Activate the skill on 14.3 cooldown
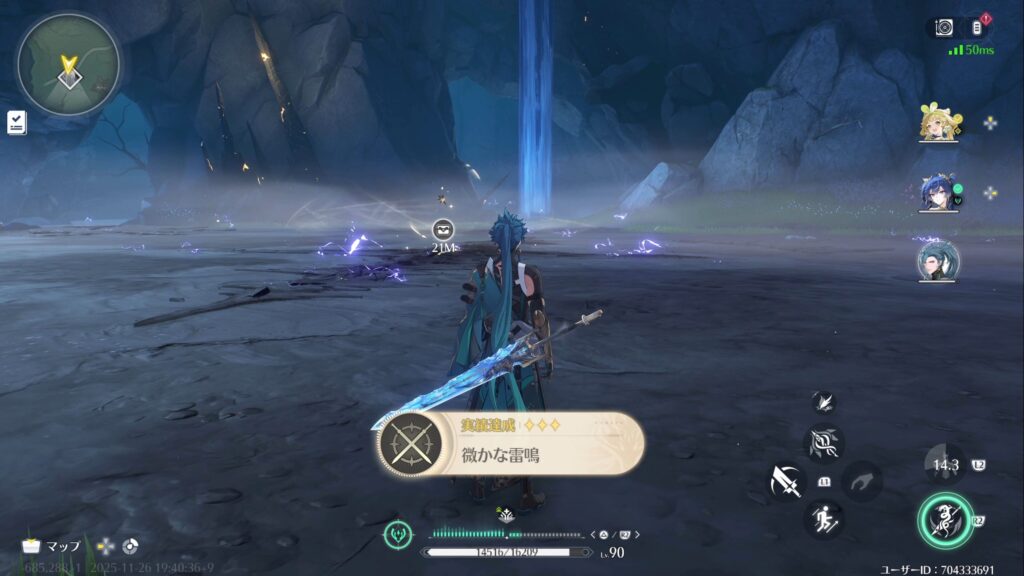 (944, 464)
